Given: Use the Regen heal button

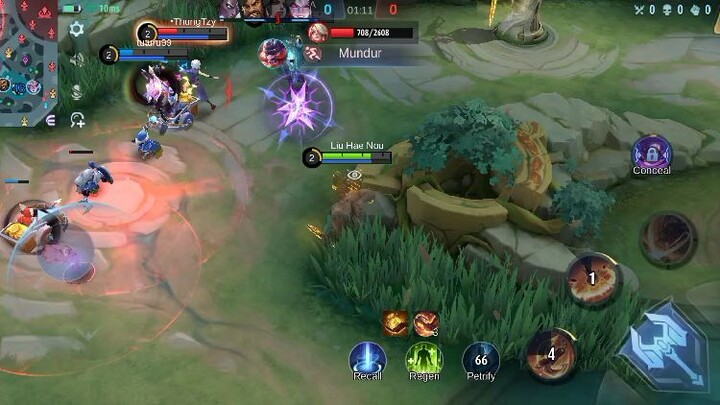Looking at the screenshot, I should pos(424,360).
